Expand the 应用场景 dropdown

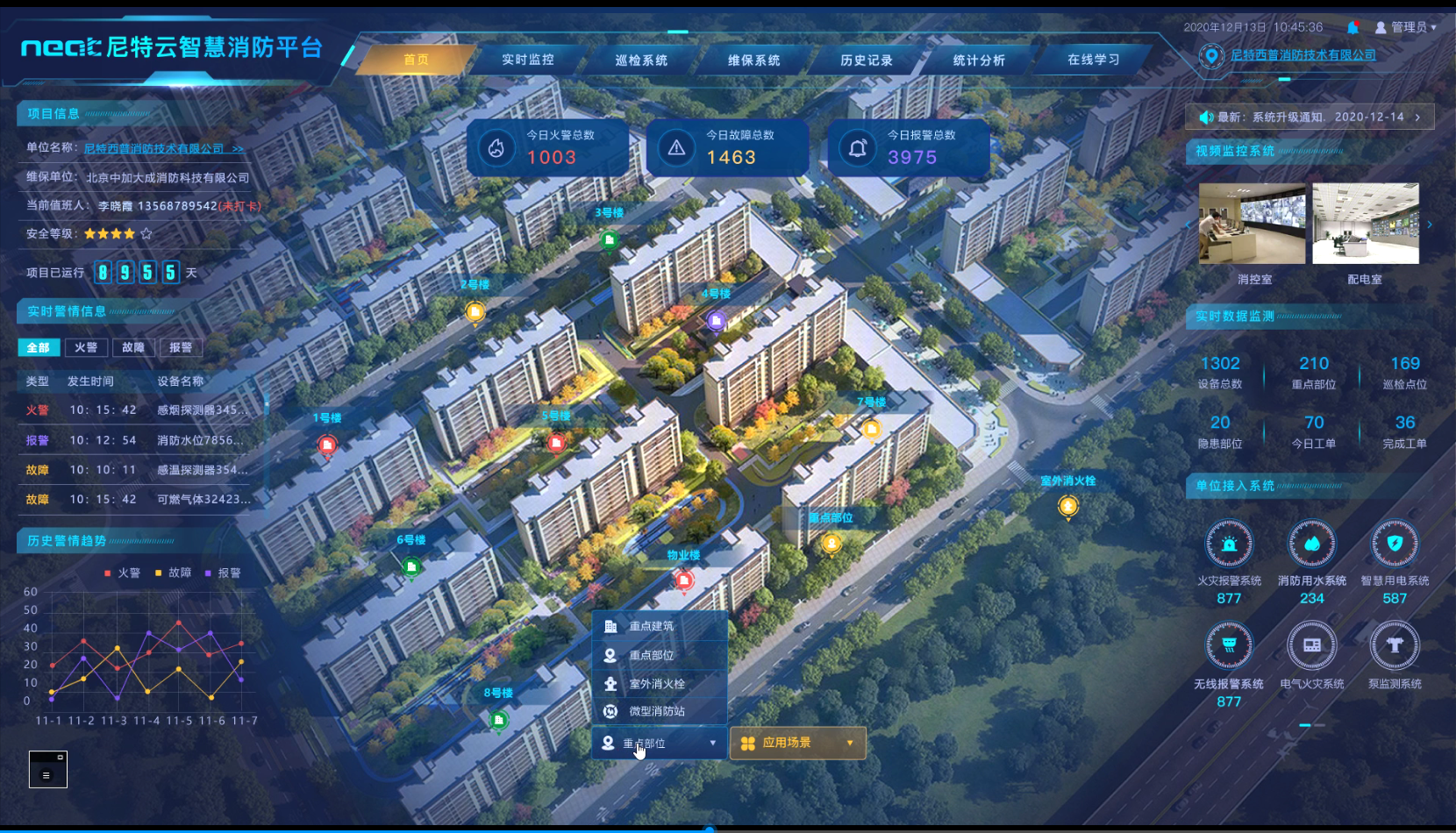[797, 743]
